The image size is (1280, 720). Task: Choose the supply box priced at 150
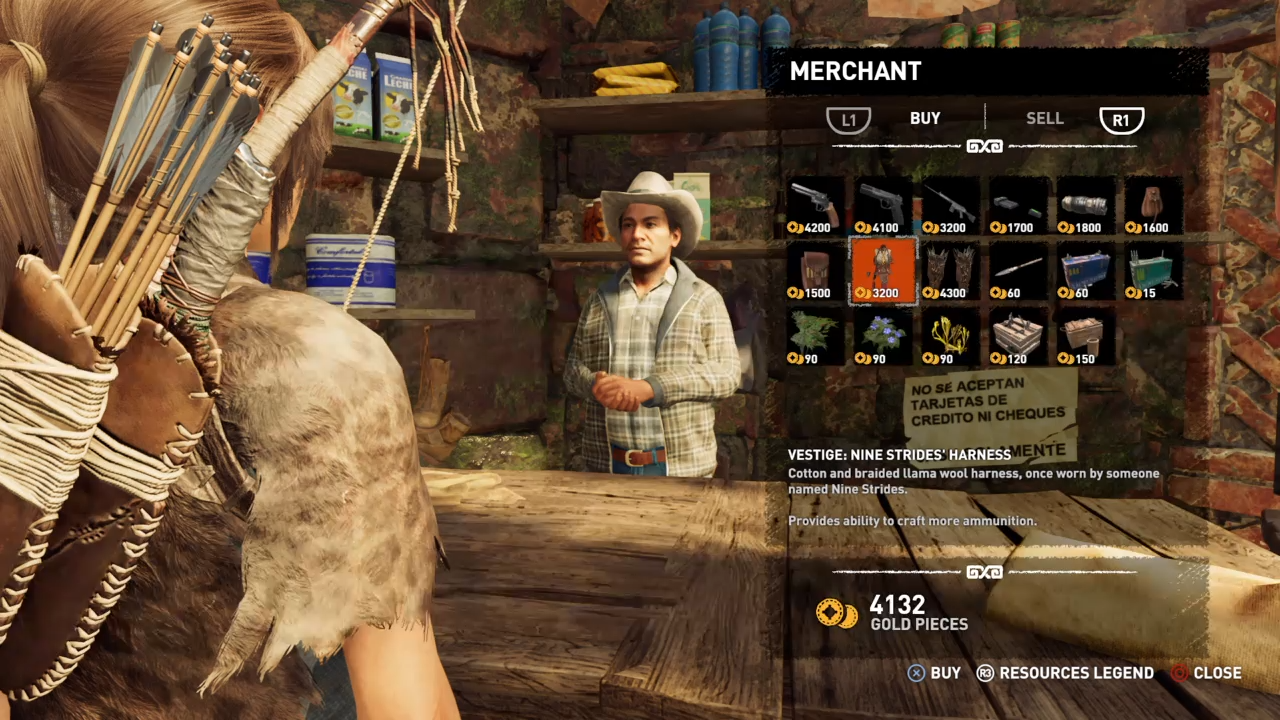click(x=1085, y=337)
